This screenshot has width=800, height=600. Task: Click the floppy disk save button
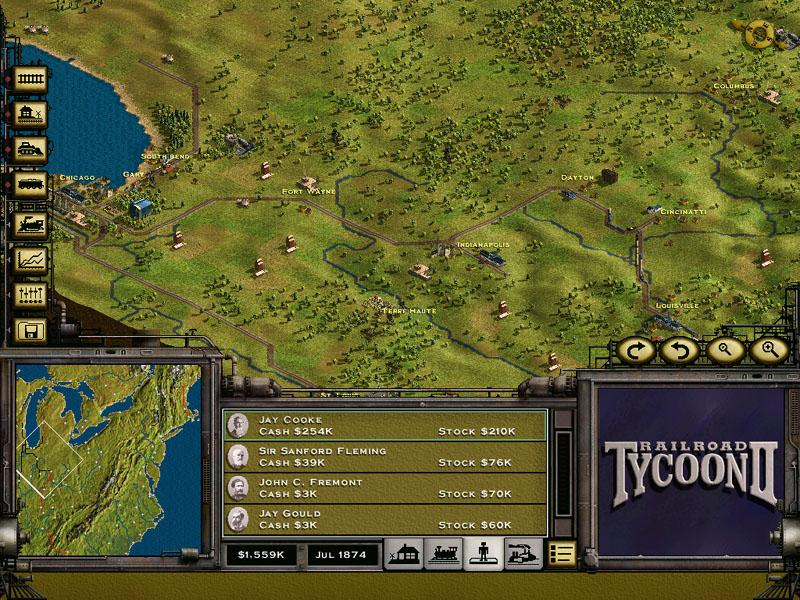point(31,330)
